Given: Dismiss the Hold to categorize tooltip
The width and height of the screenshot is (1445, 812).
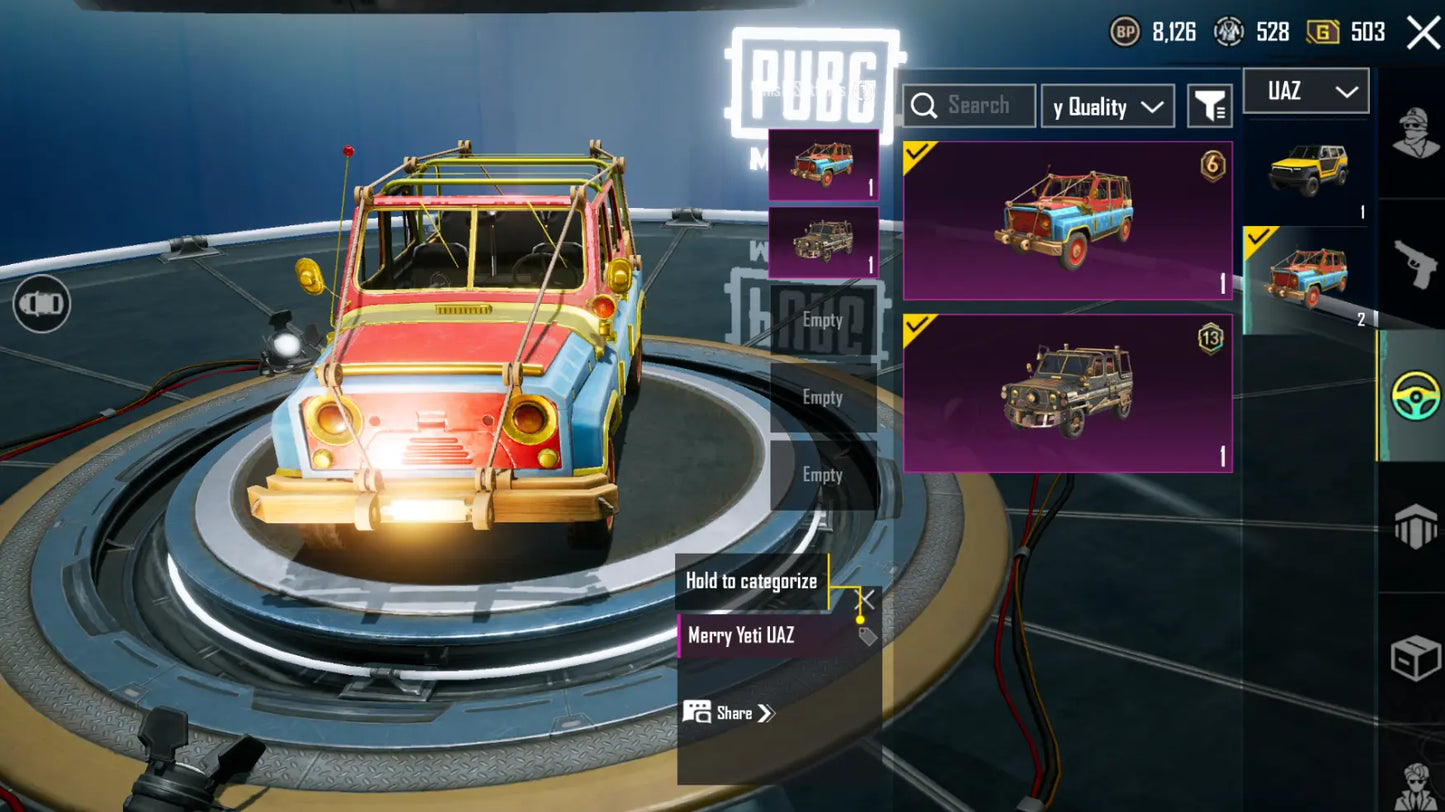Looking at the screenshot, I should click(867, 599).
